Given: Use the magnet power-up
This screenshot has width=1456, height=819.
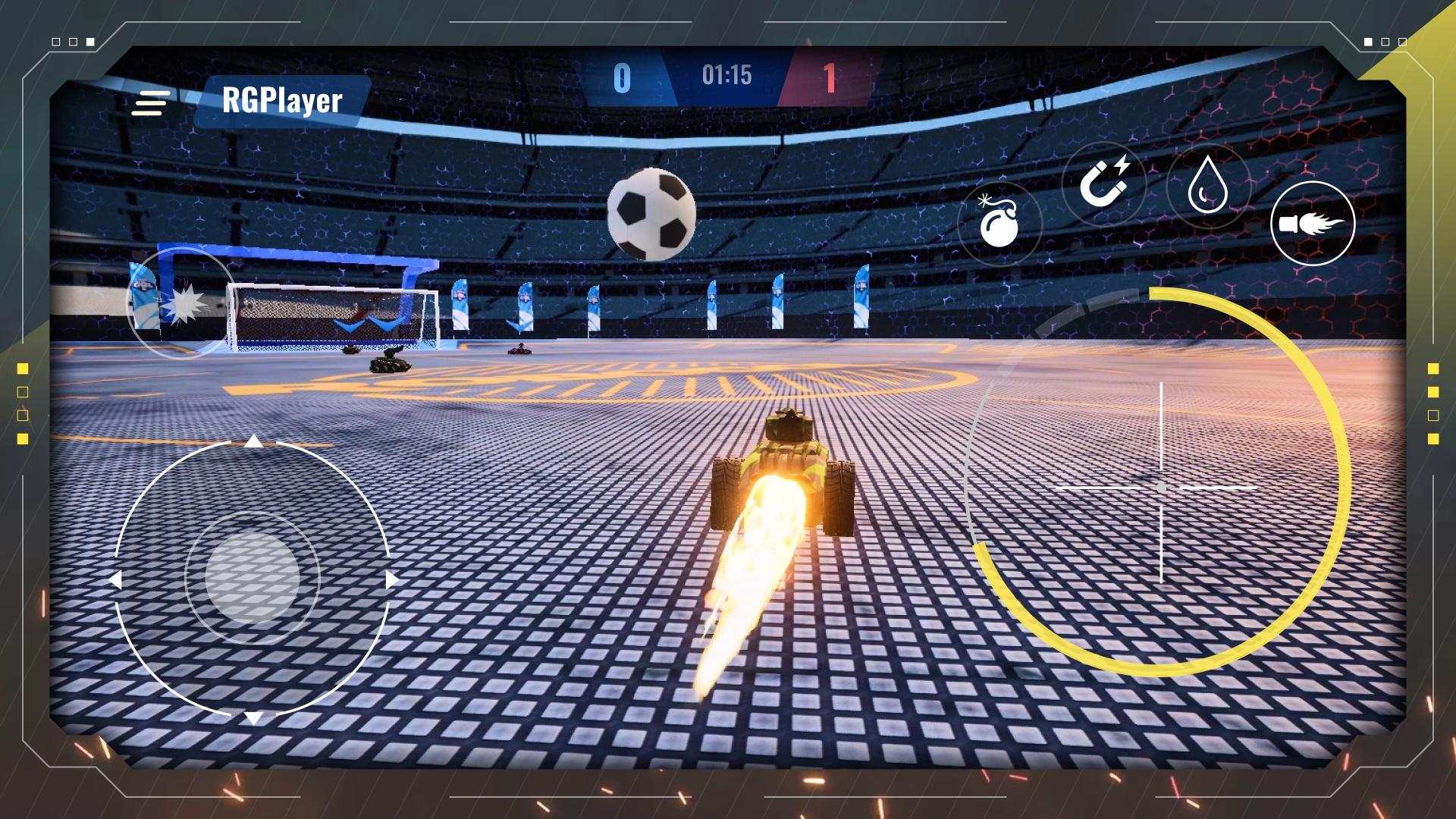Looking at the screenshot, I should [x=1103, y=184].
